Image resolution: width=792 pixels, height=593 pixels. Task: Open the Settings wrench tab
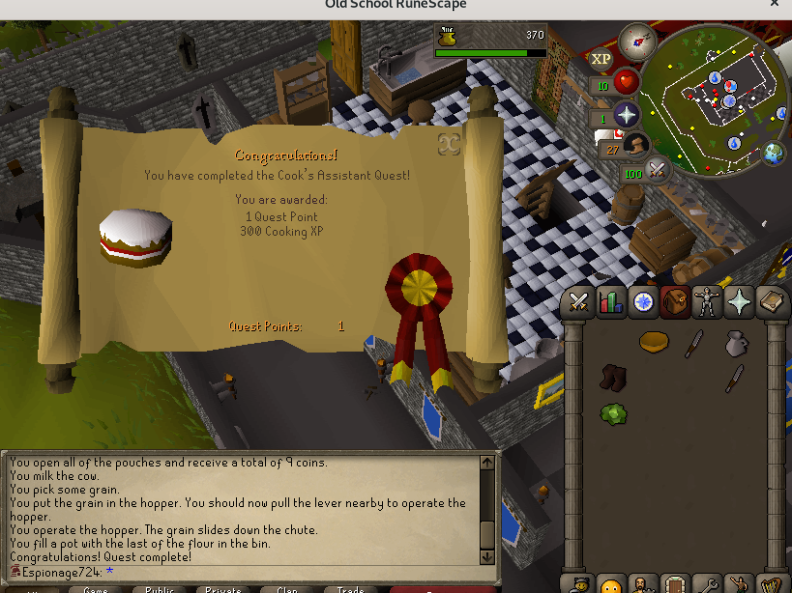click(x=707, y=583)
